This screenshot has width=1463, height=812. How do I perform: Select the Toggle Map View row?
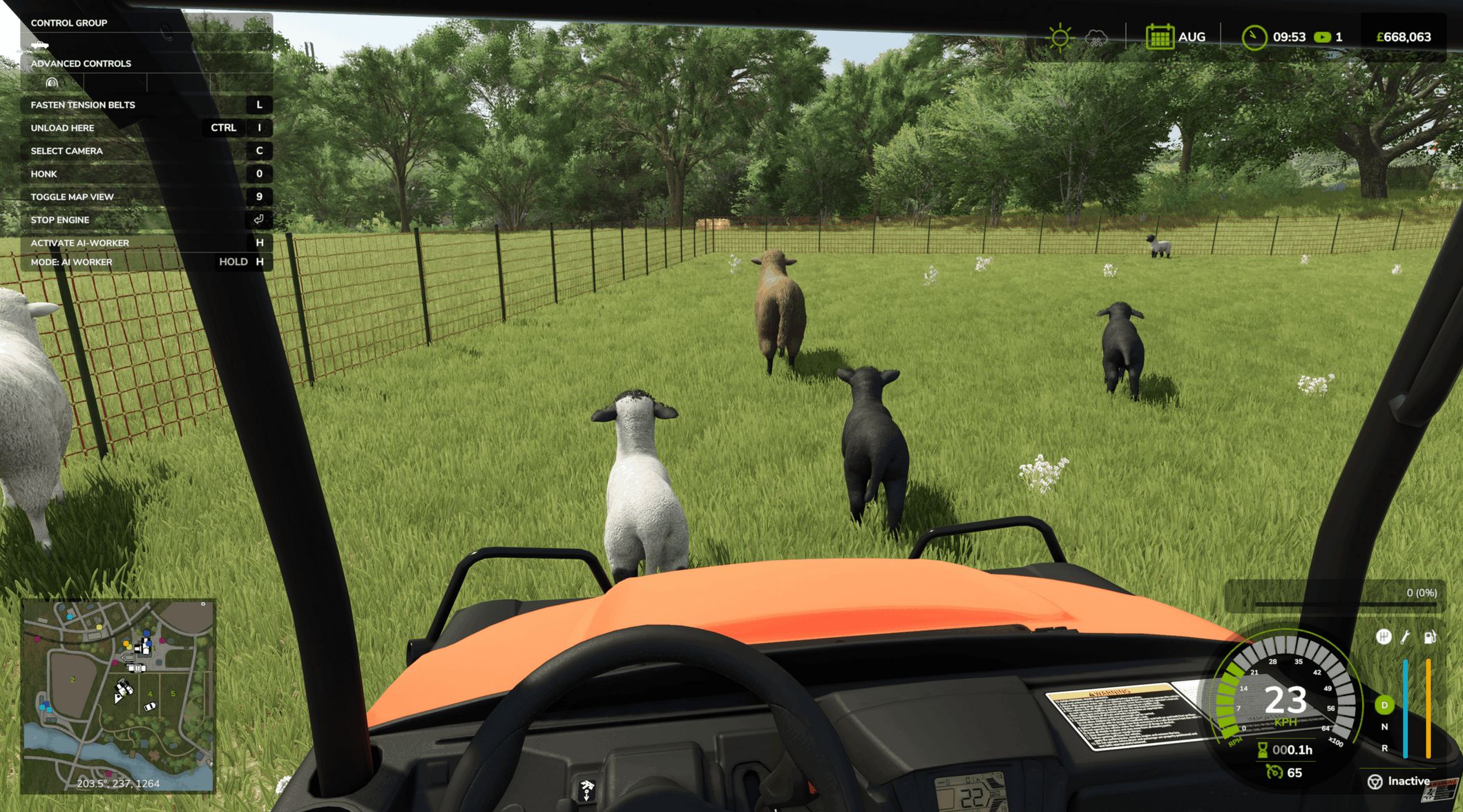(x=146, y=197)
